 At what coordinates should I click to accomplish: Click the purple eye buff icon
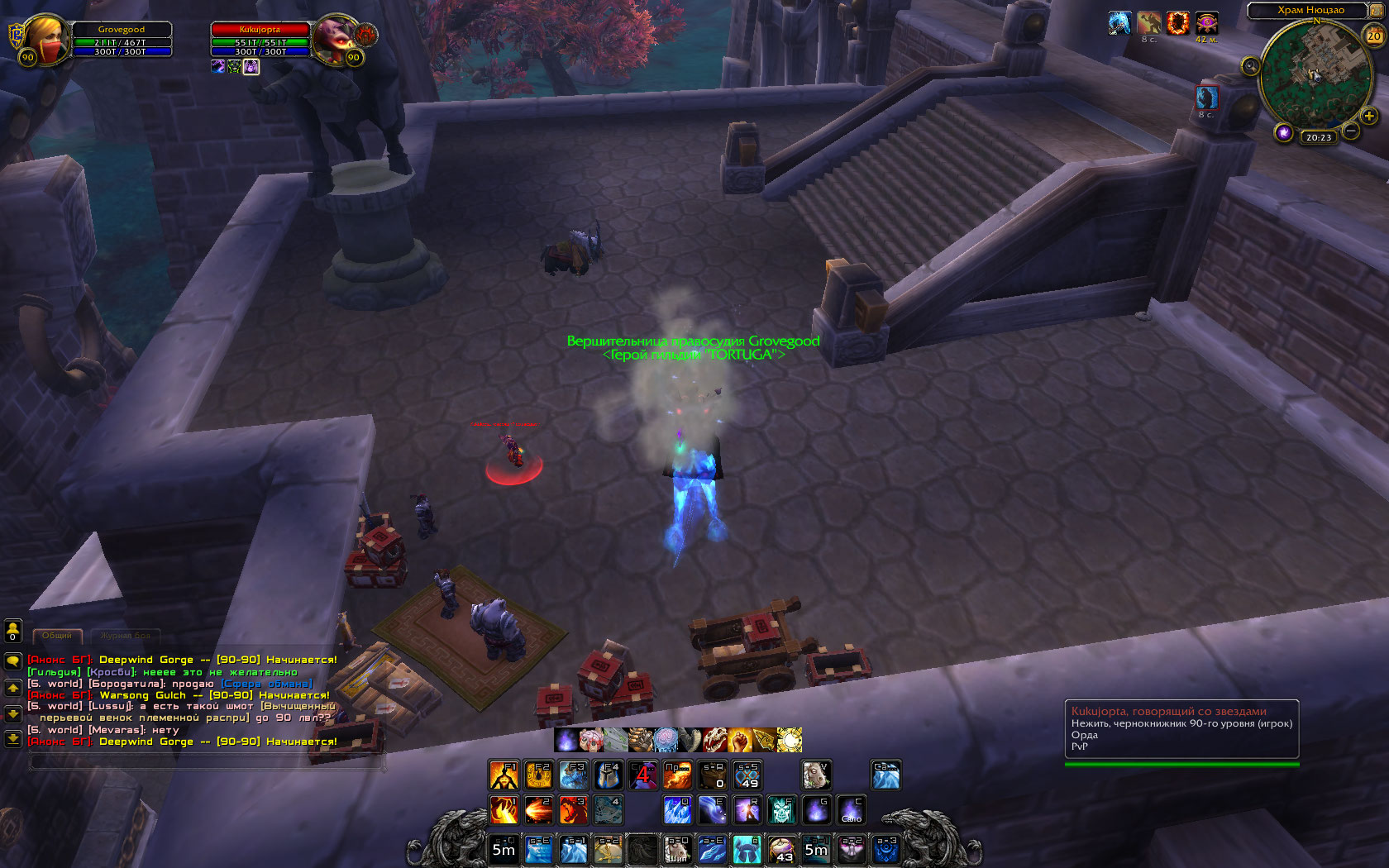(1206, 23)
